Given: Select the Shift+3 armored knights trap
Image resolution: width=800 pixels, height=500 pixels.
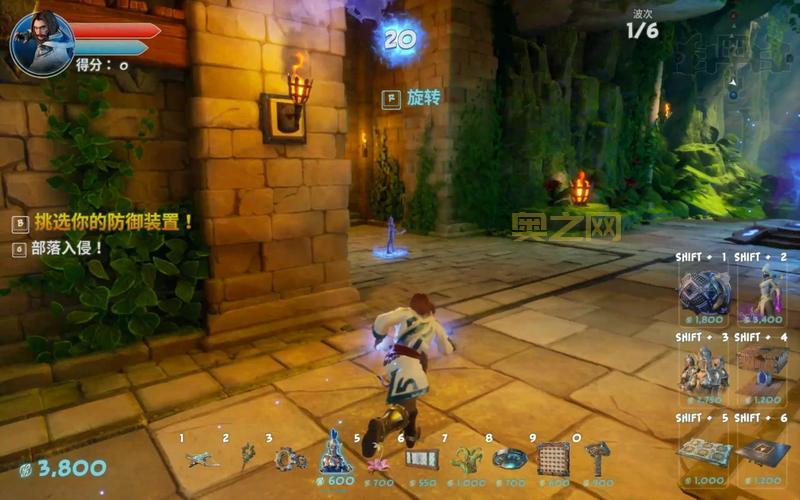Looking at the screenshot, I should pos(705,372).
